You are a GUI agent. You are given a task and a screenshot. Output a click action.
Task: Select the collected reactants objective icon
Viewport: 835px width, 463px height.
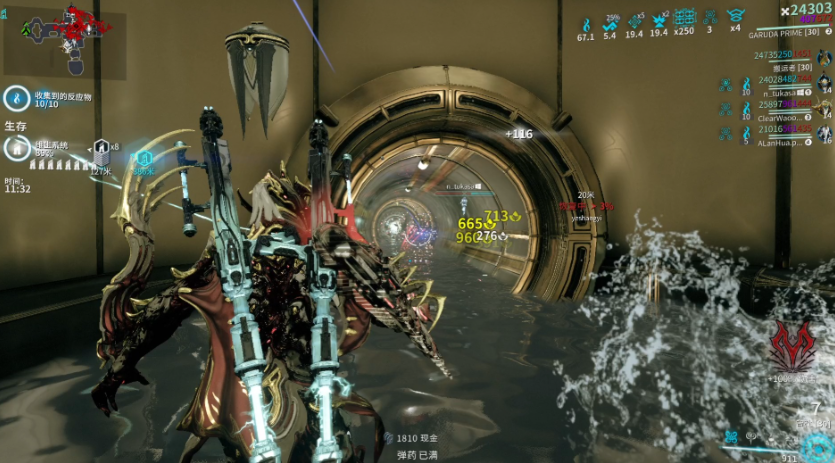(x=14, y=97)
